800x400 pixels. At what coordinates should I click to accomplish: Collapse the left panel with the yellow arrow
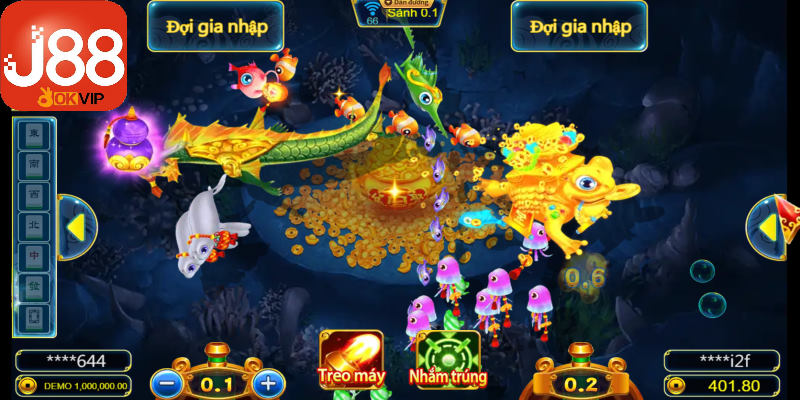[x=73, y=228]
